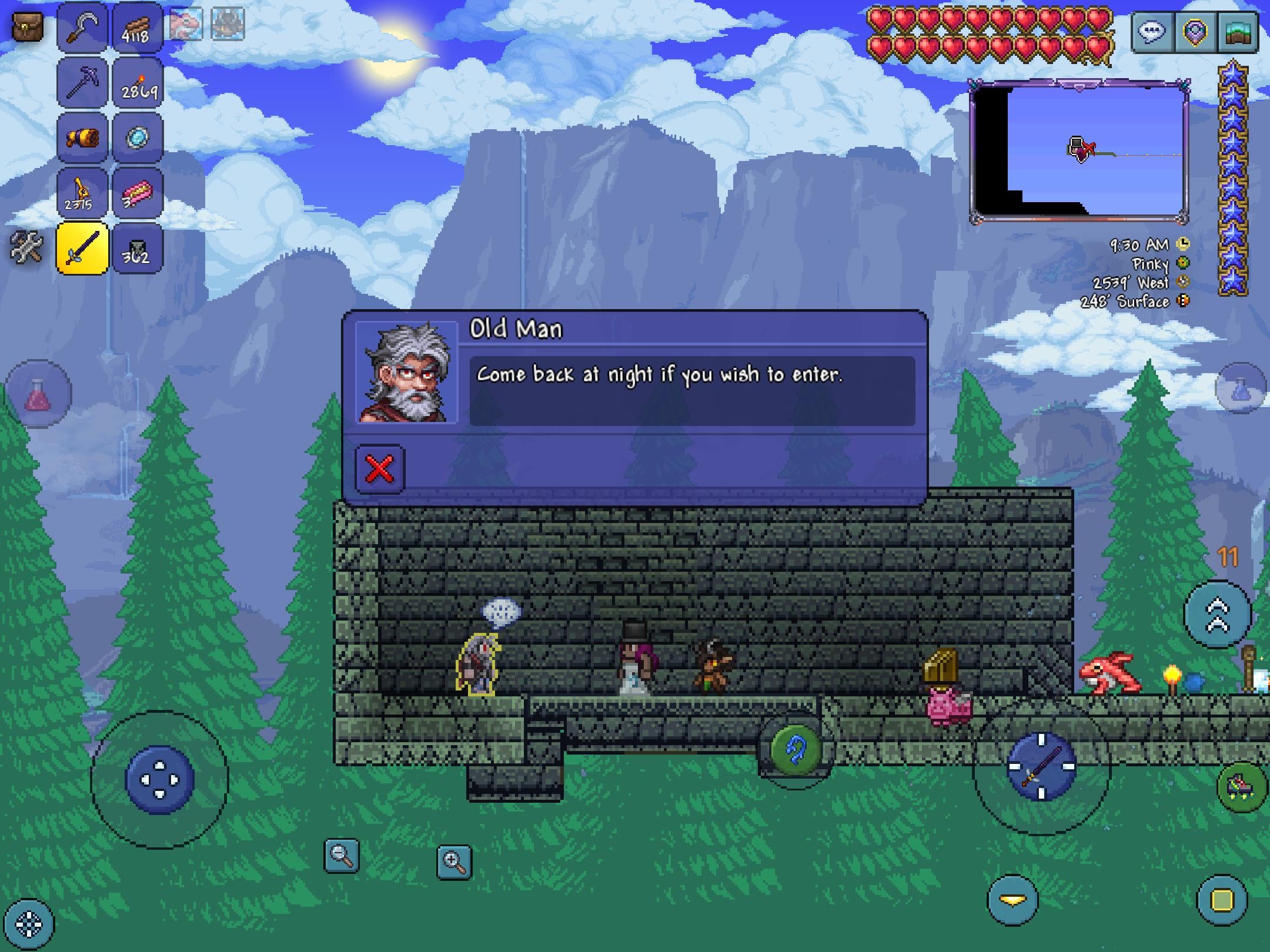The image size is (1270, 952).
Task: Select the magic mirror slot
Action: [x=136, y=138]
